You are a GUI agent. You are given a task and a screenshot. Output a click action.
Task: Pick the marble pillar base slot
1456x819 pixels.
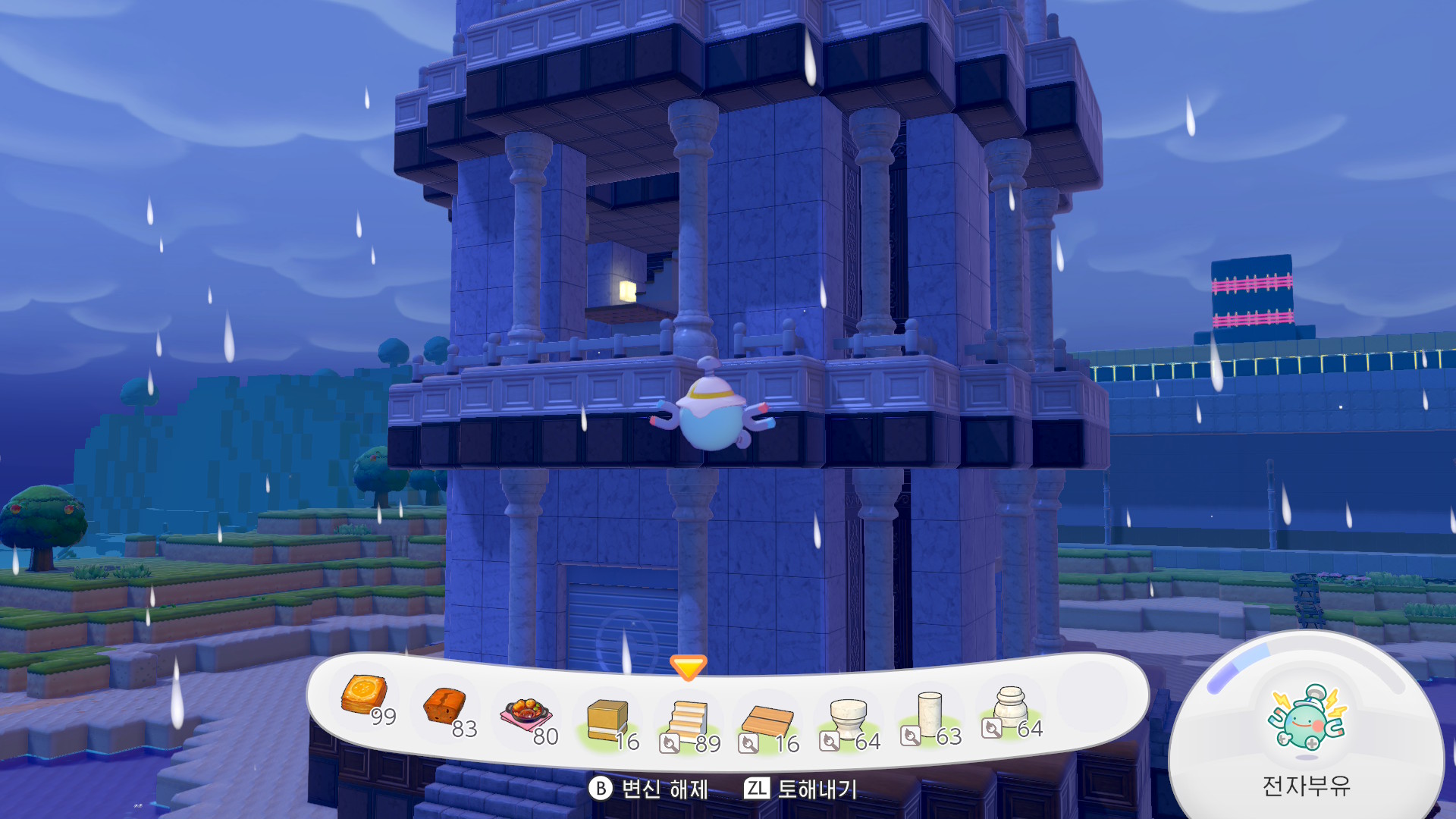point(1010,707)
